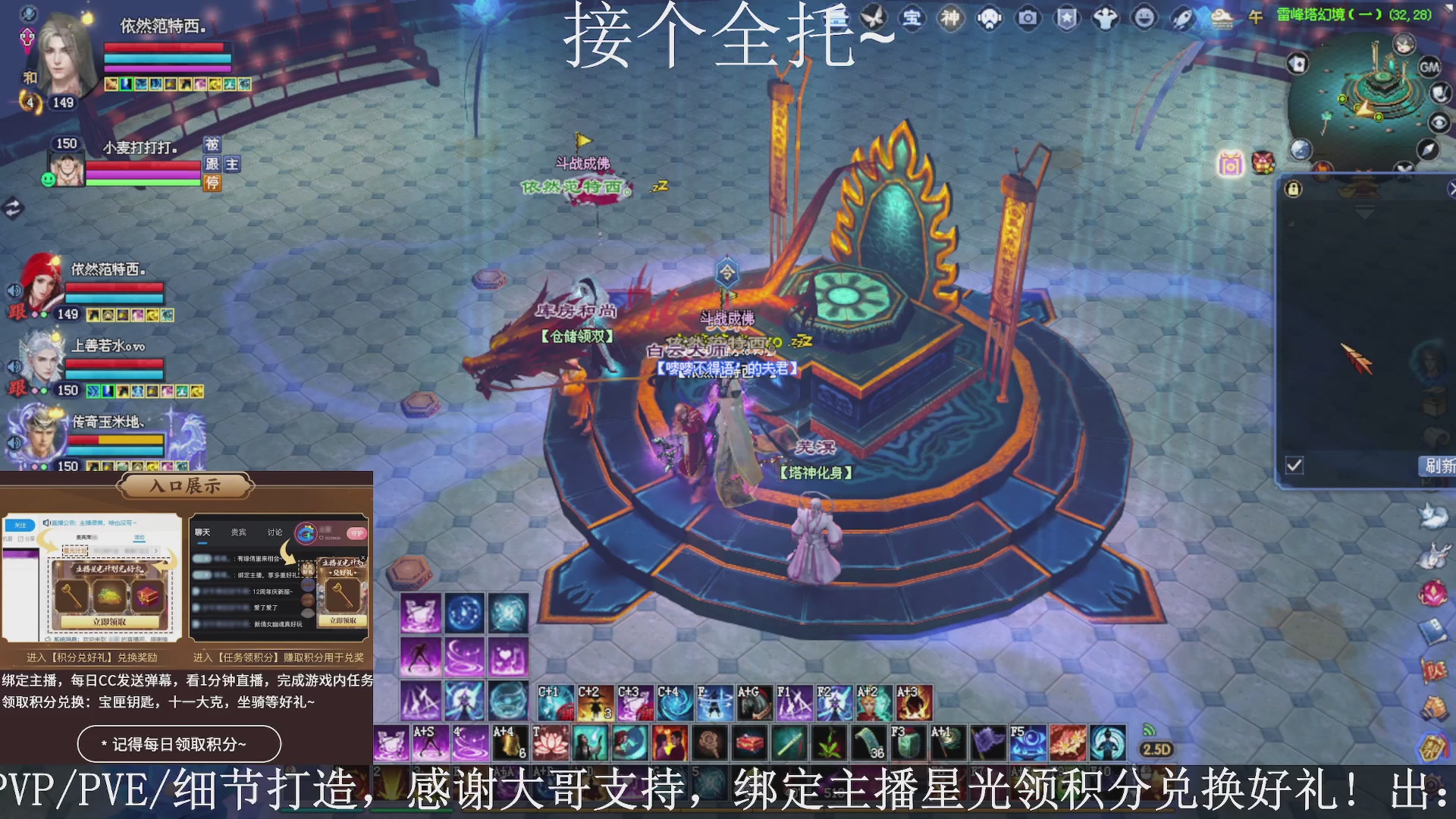Open the 讨论 tab in stream panel
Image resolution: width=1456 pixels, height=819 pixels.
click(x=275, y=532)
